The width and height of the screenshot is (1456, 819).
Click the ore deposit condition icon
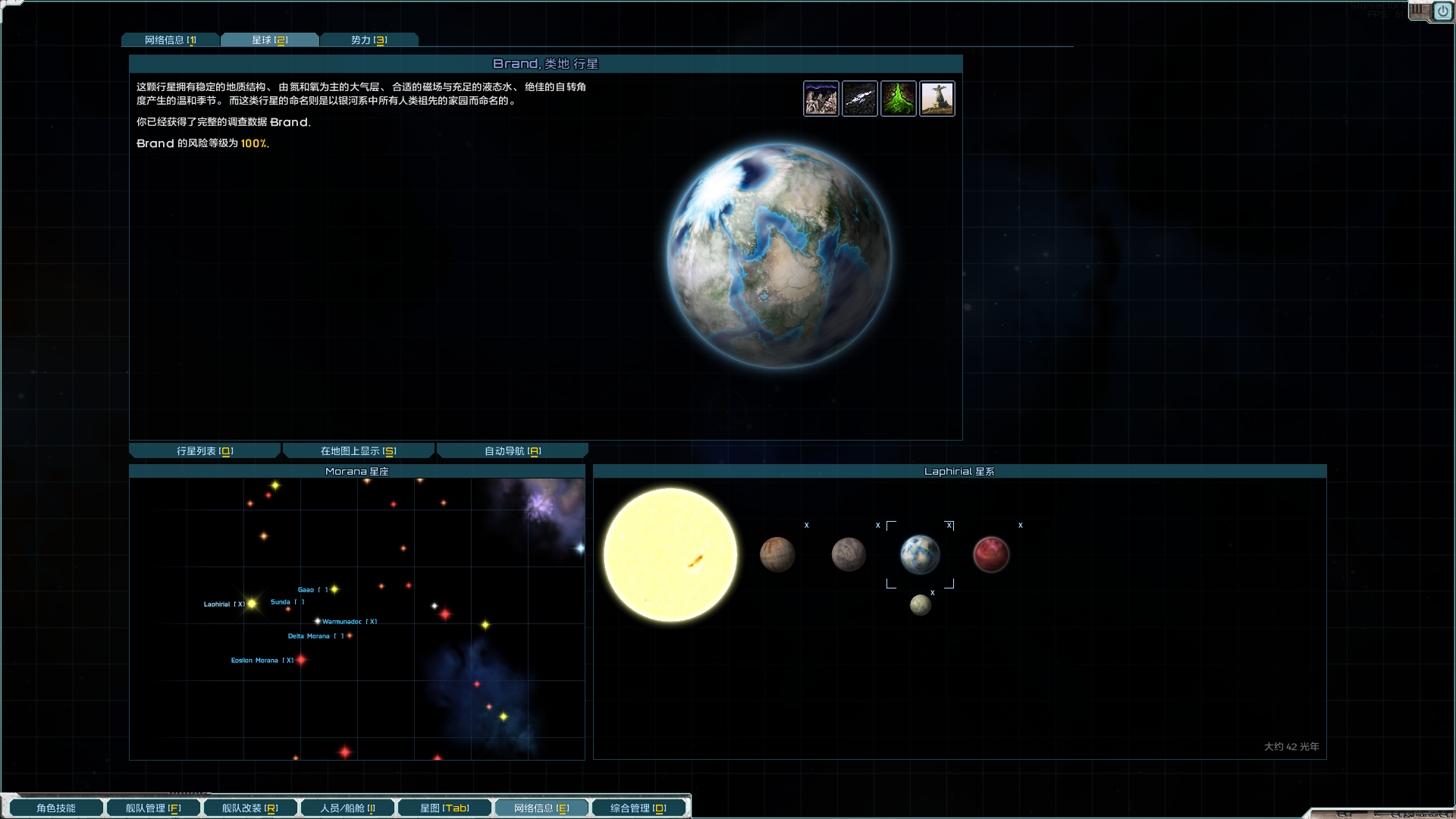click(x=860, y=98)
